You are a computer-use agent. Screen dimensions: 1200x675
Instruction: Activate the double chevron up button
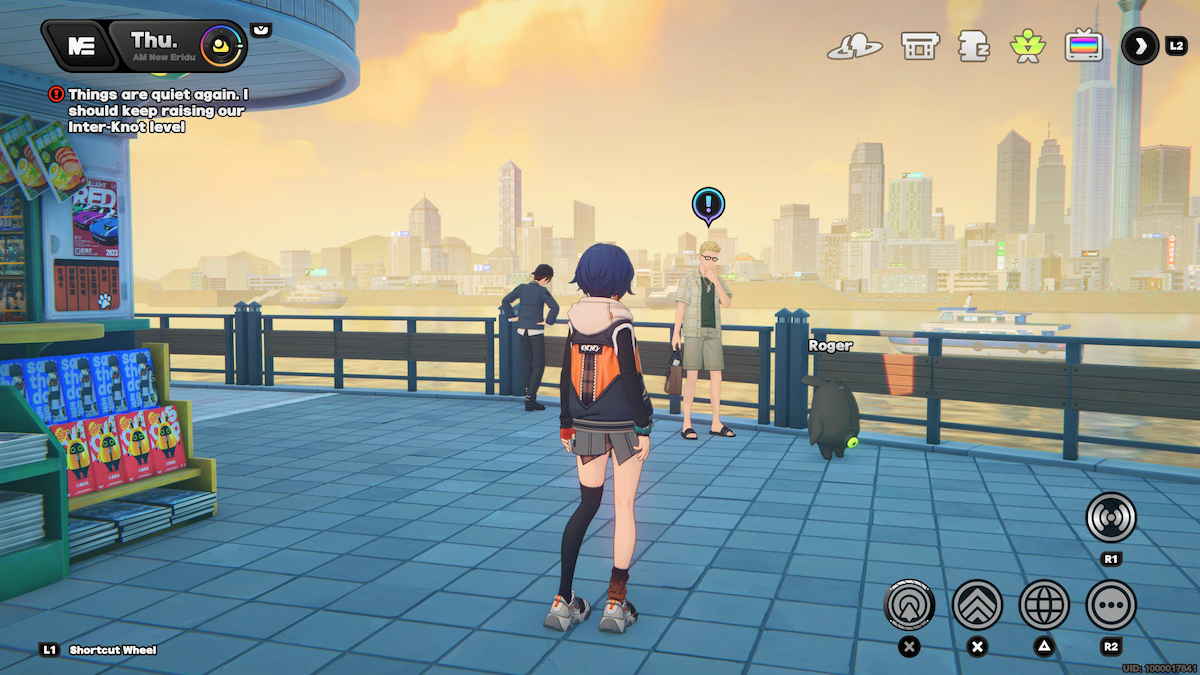point(977,604)
